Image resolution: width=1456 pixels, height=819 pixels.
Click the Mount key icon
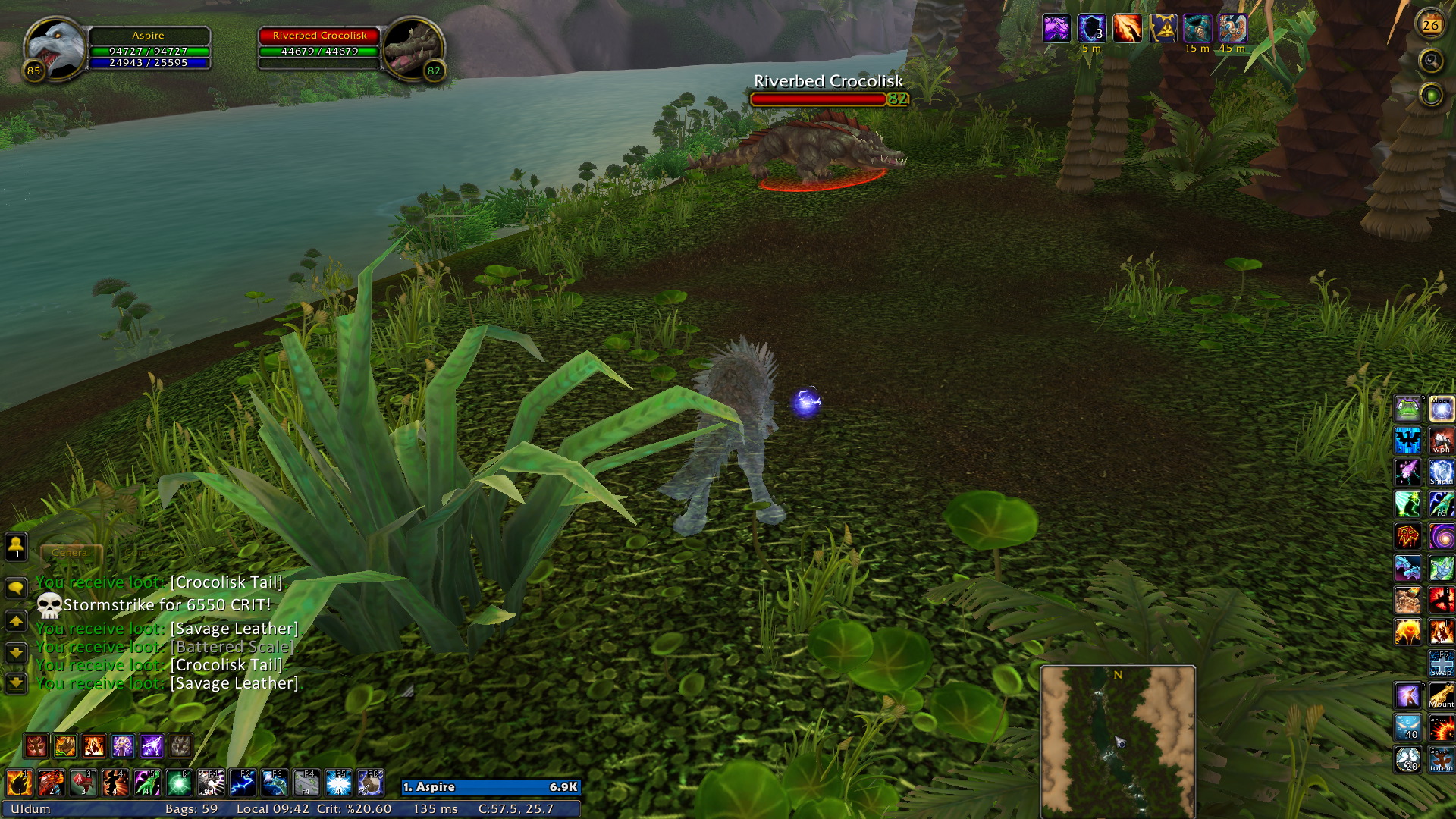1441,695
